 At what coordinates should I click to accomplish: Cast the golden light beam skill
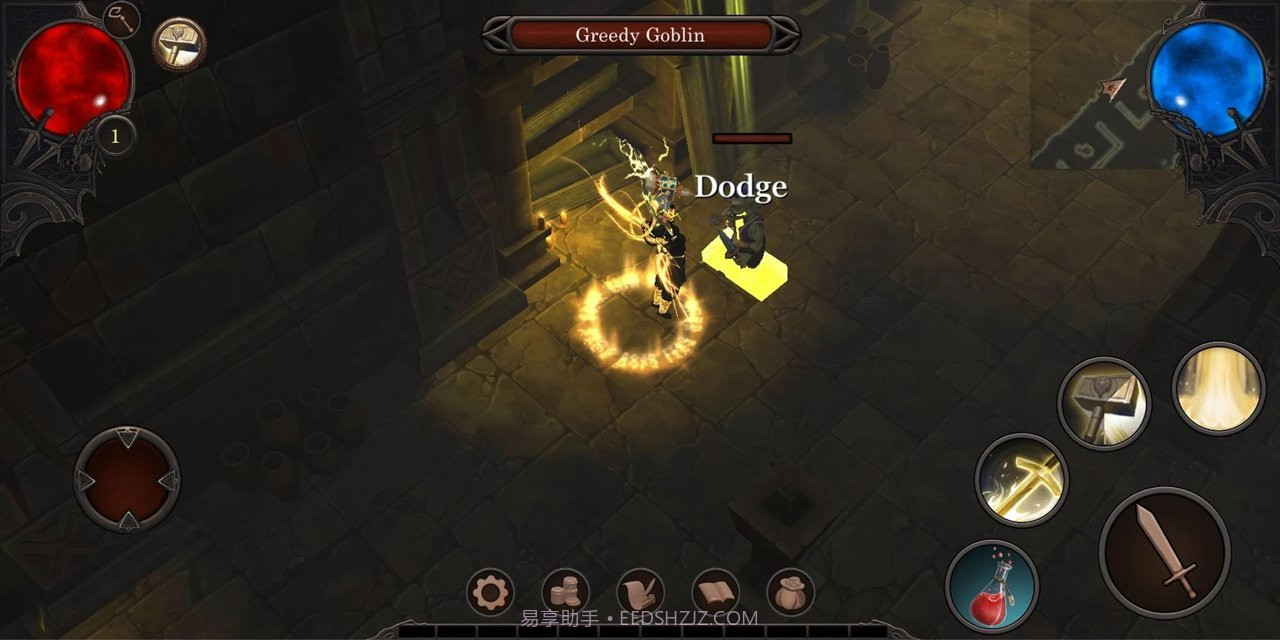(1219, 388)
